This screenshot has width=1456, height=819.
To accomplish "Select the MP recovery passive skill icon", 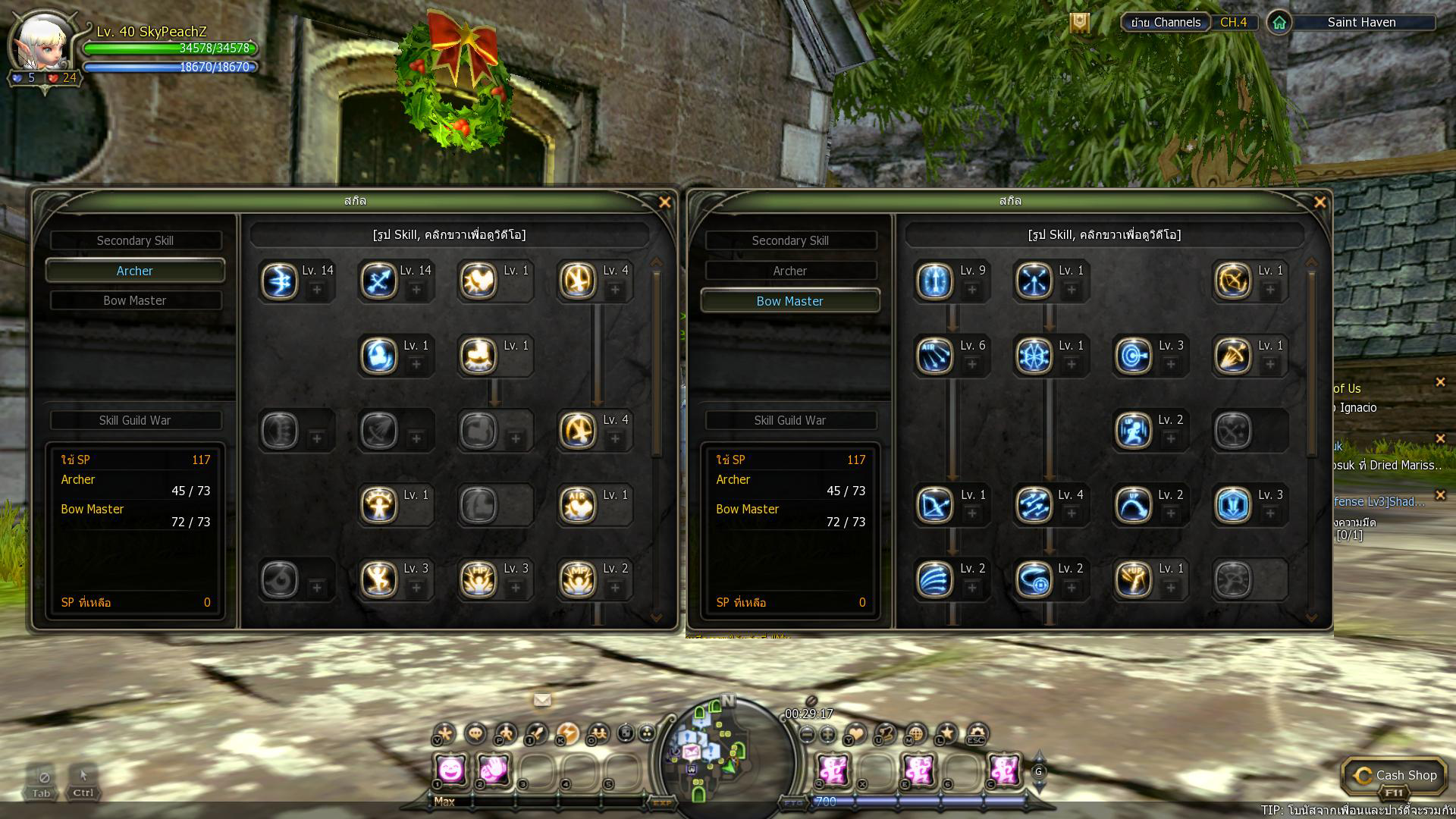I will tap(578, 580).
